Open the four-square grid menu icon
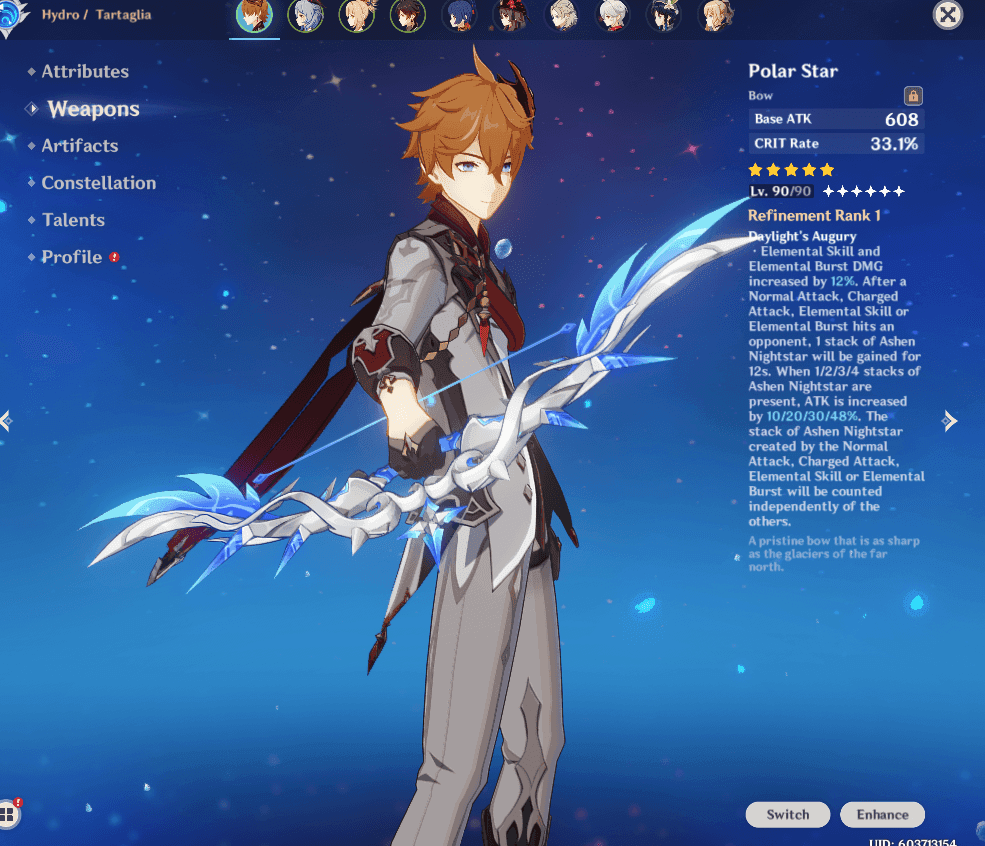 pos(9,813)
